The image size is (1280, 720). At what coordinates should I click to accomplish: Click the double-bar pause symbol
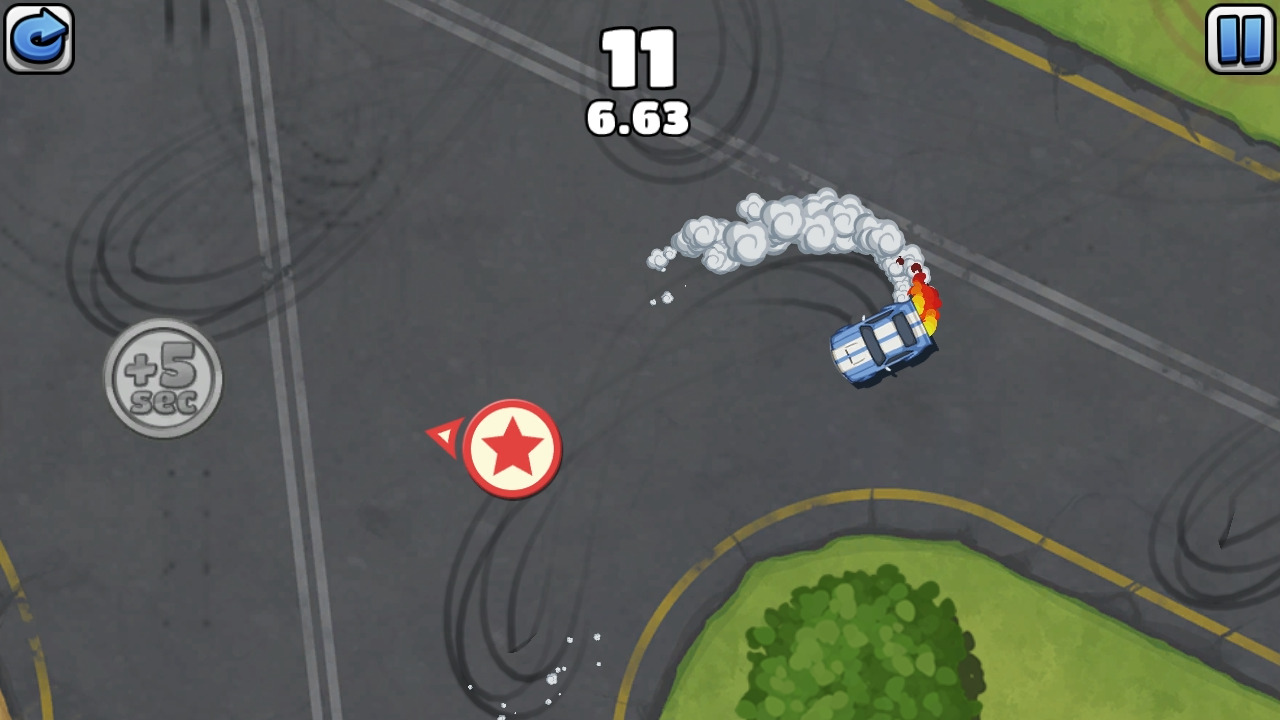(1240, 38)
